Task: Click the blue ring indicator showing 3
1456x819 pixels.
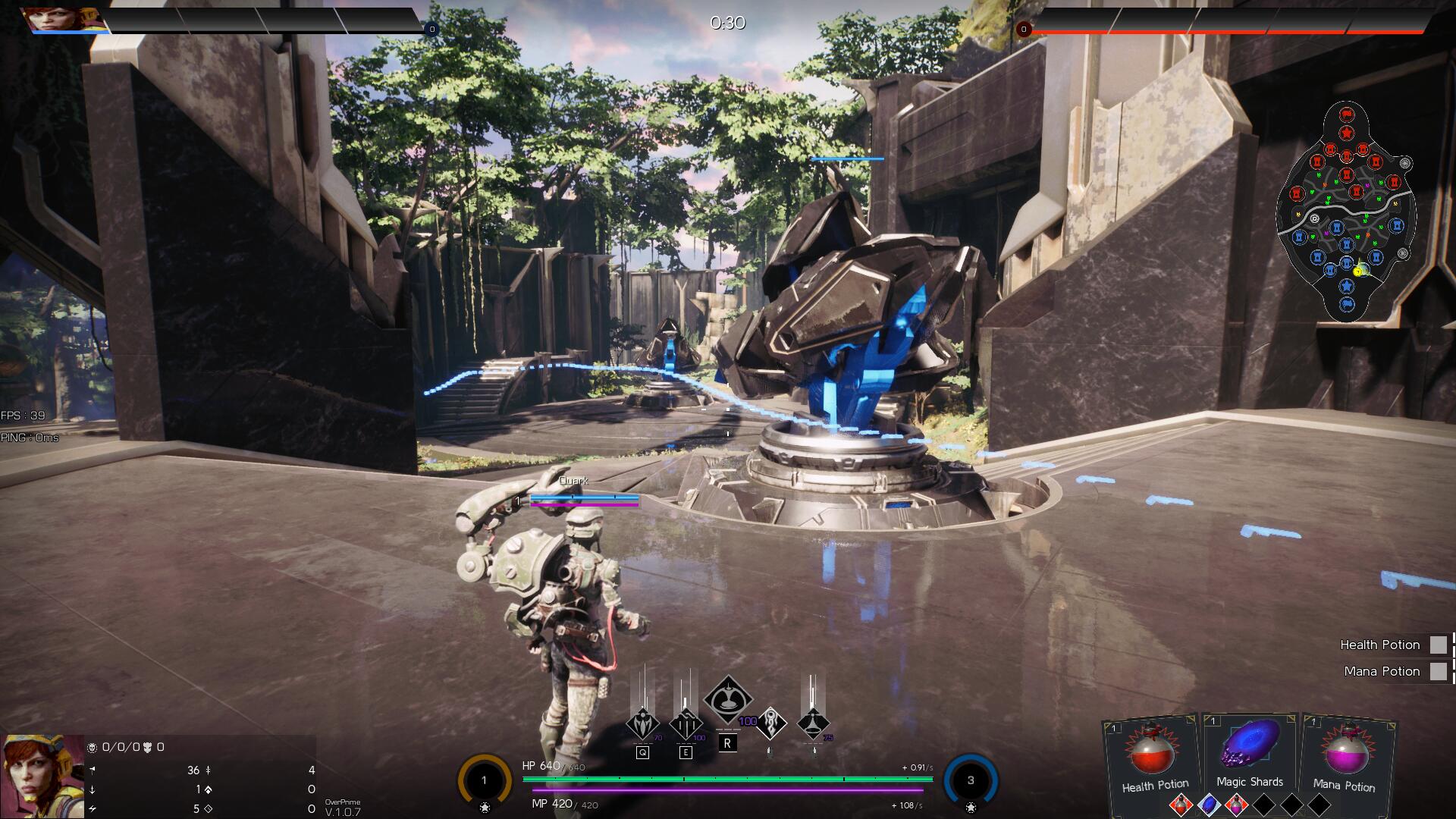Action: [970, 780]
